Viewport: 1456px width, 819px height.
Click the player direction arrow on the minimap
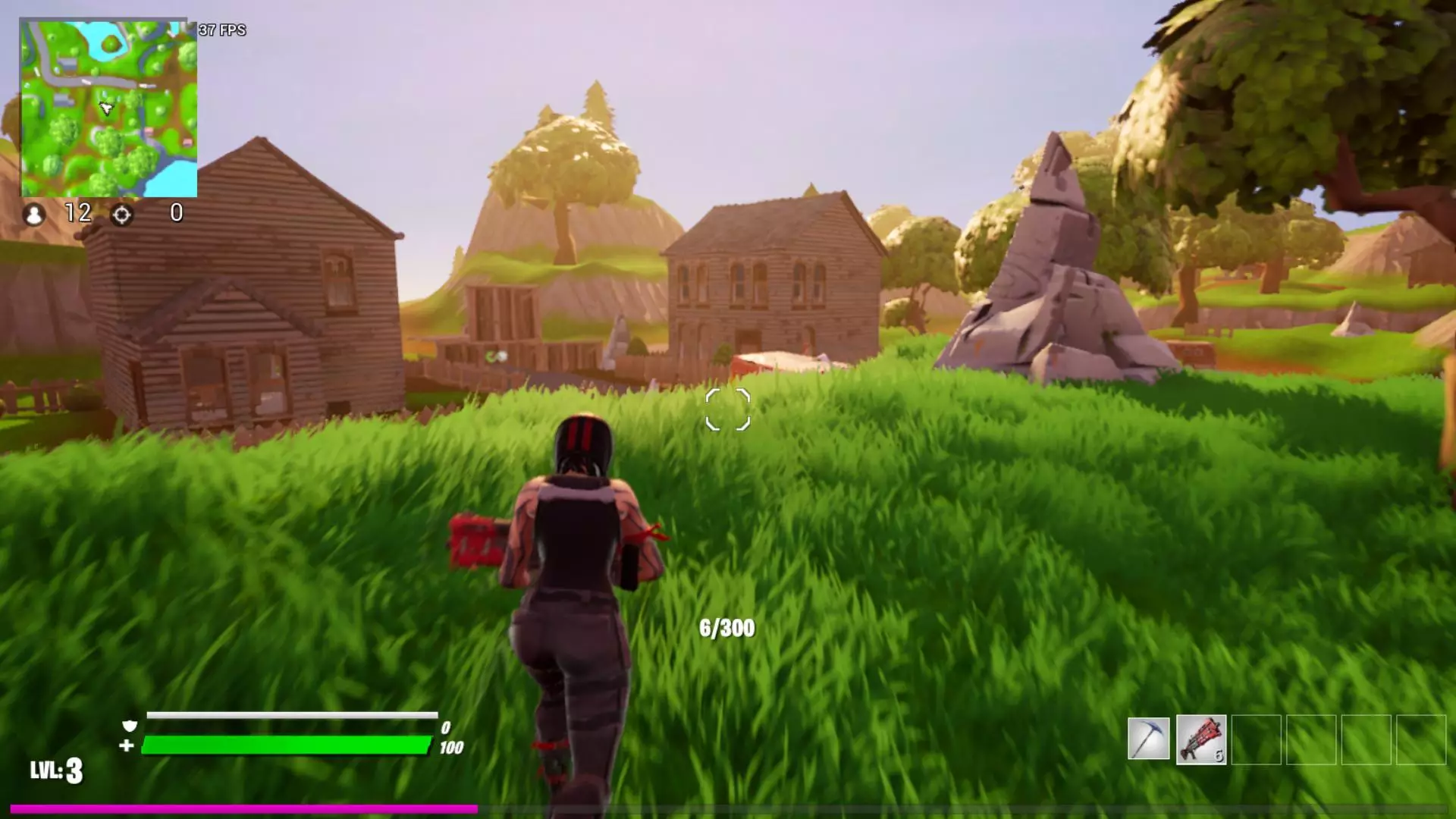[x=106, y=108]
